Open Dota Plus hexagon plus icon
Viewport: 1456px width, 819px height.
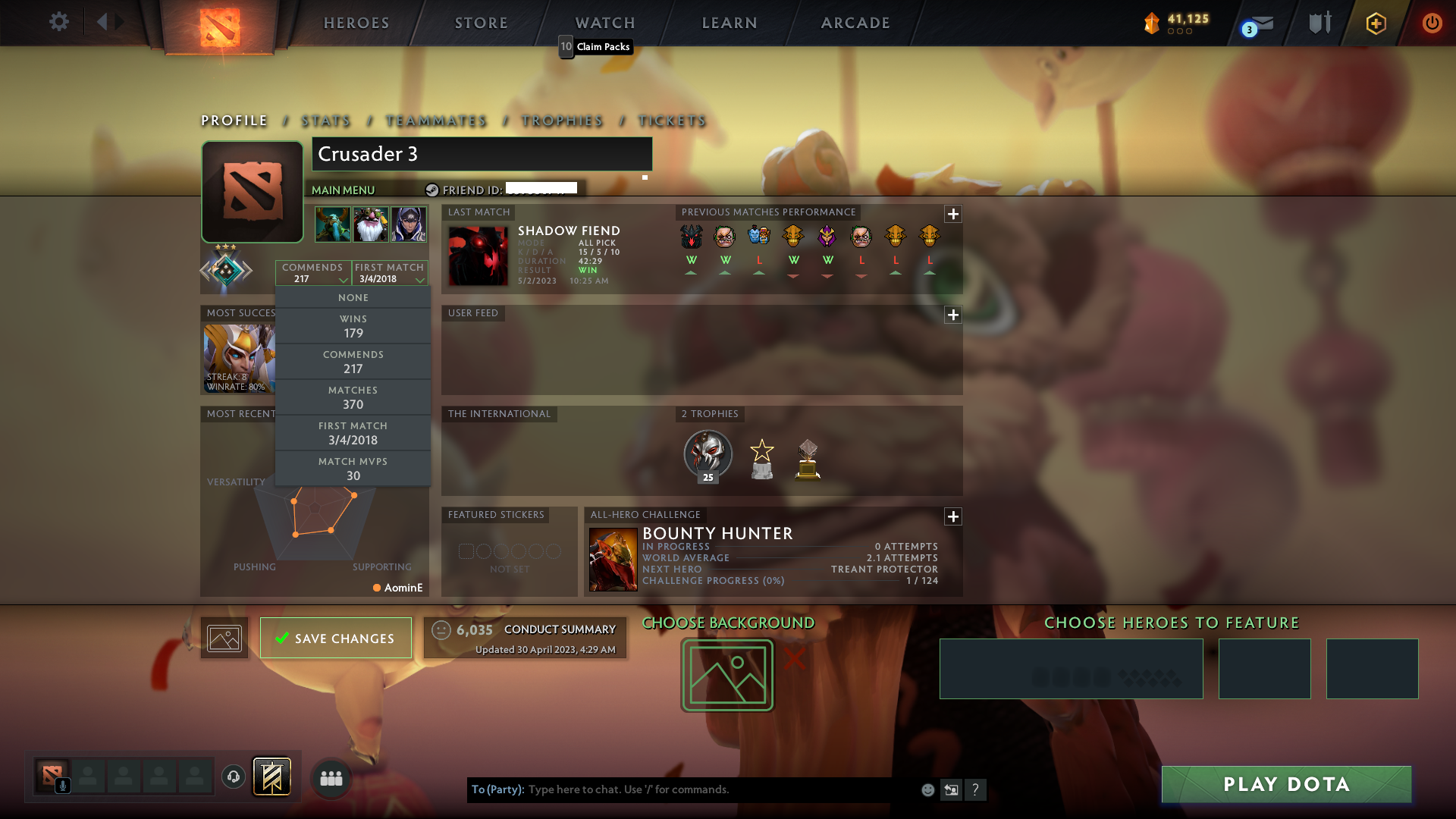pos(1375,23)
